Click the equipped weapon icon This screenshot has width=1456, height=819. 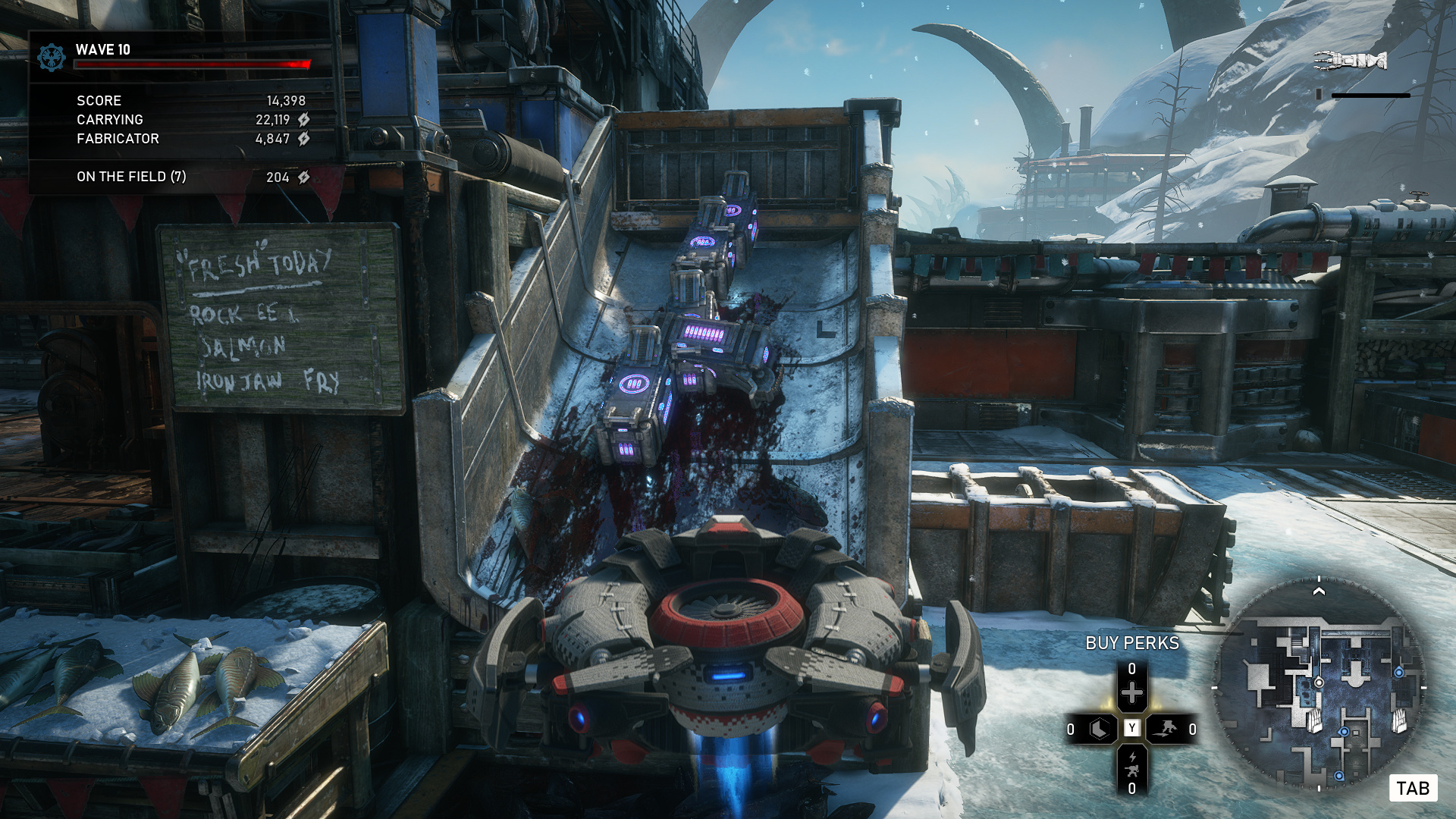1351,60
